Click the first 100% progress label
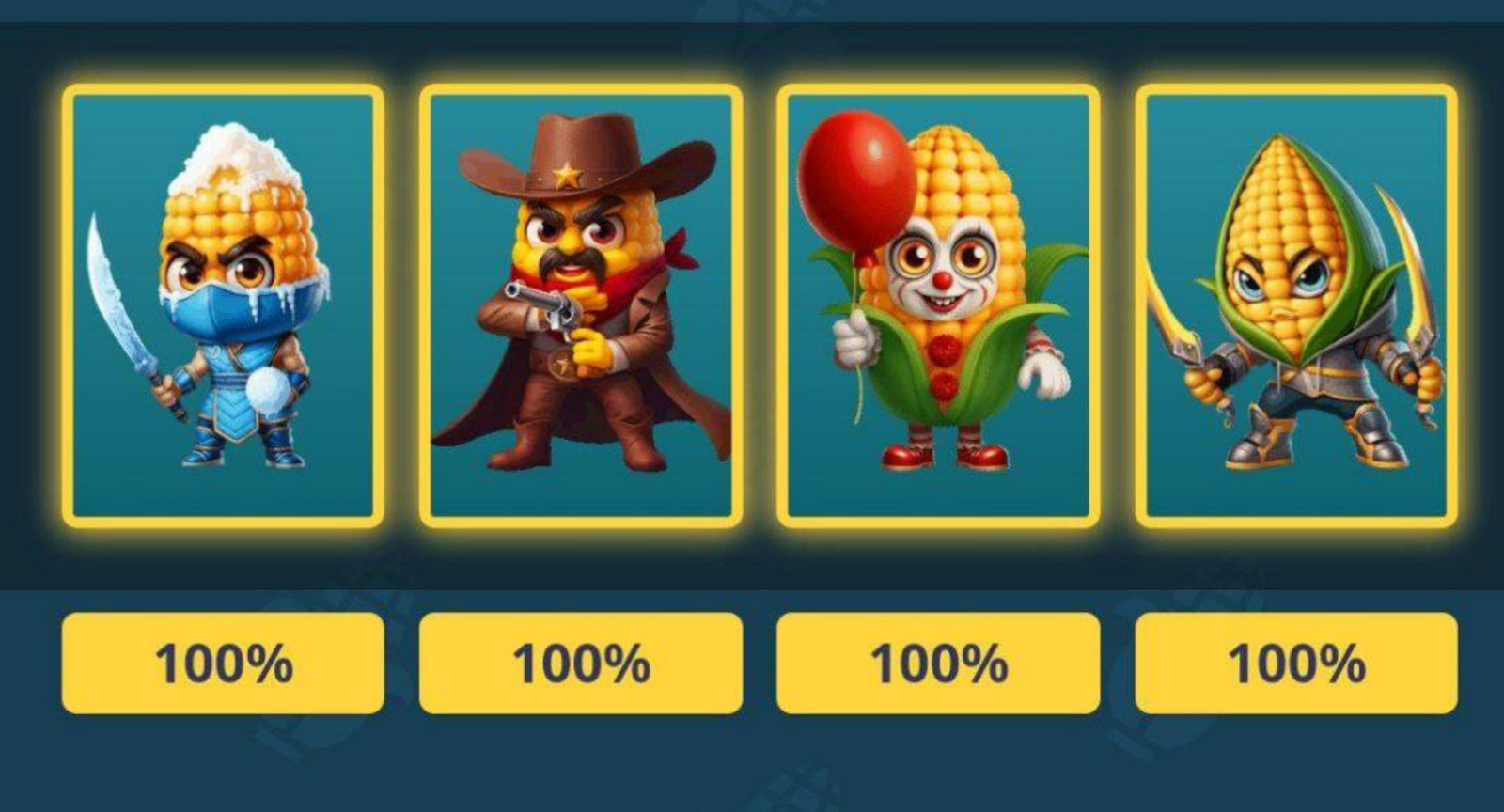Screen dimensions: 1504x812 click(224, 664)
